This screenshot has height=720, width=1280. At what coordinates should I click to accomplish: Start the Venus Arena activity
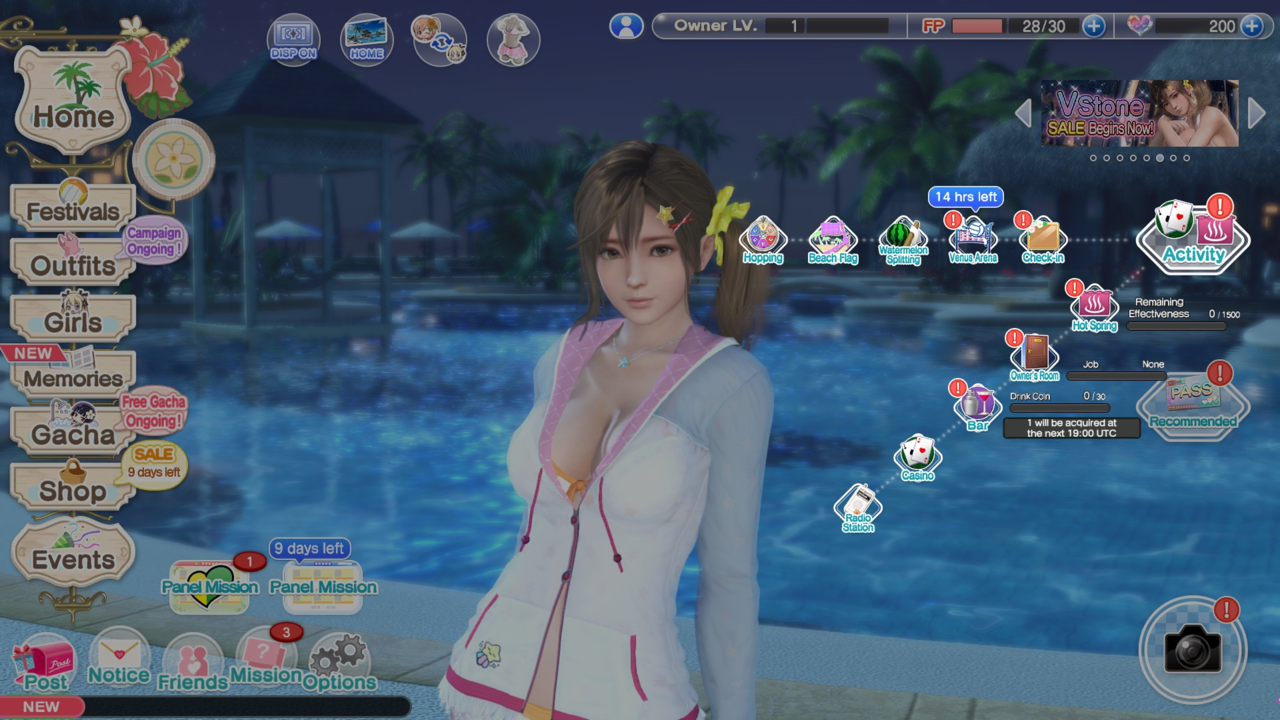[972, 240]
